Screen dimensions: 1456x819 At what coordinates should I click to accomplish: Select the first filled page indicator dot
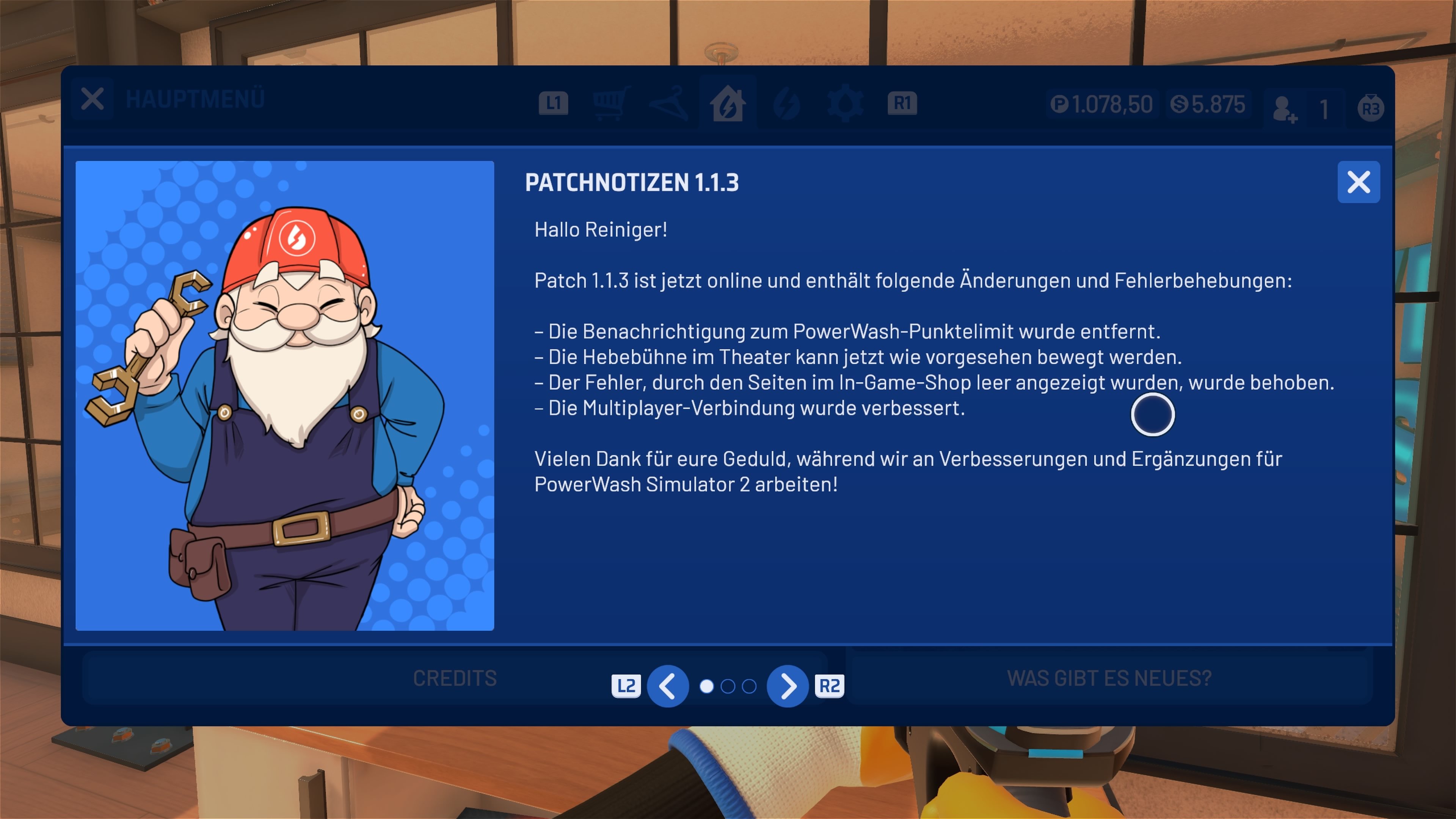pyautogui.click(x=707, y=686)
